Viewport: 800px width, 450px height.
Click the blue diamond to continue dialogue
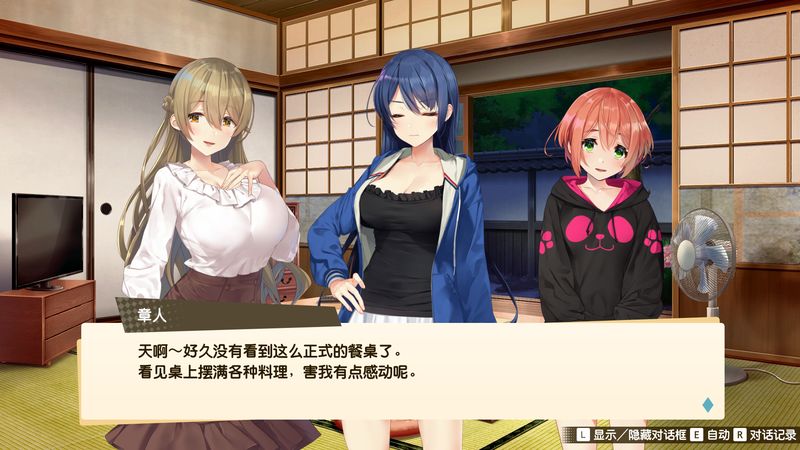[708, 404]
